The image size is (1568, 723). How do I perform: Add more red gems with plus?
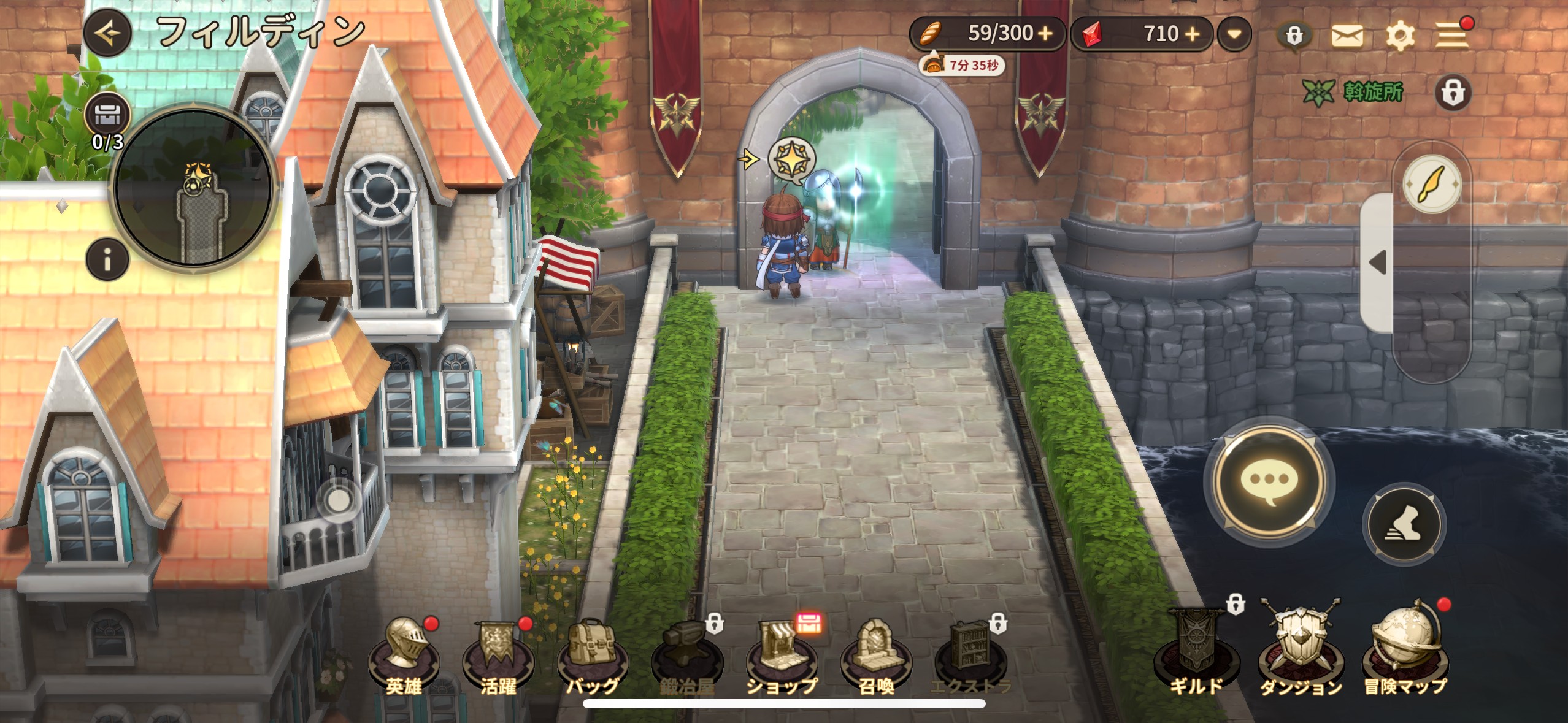(x=1192, y=34)
